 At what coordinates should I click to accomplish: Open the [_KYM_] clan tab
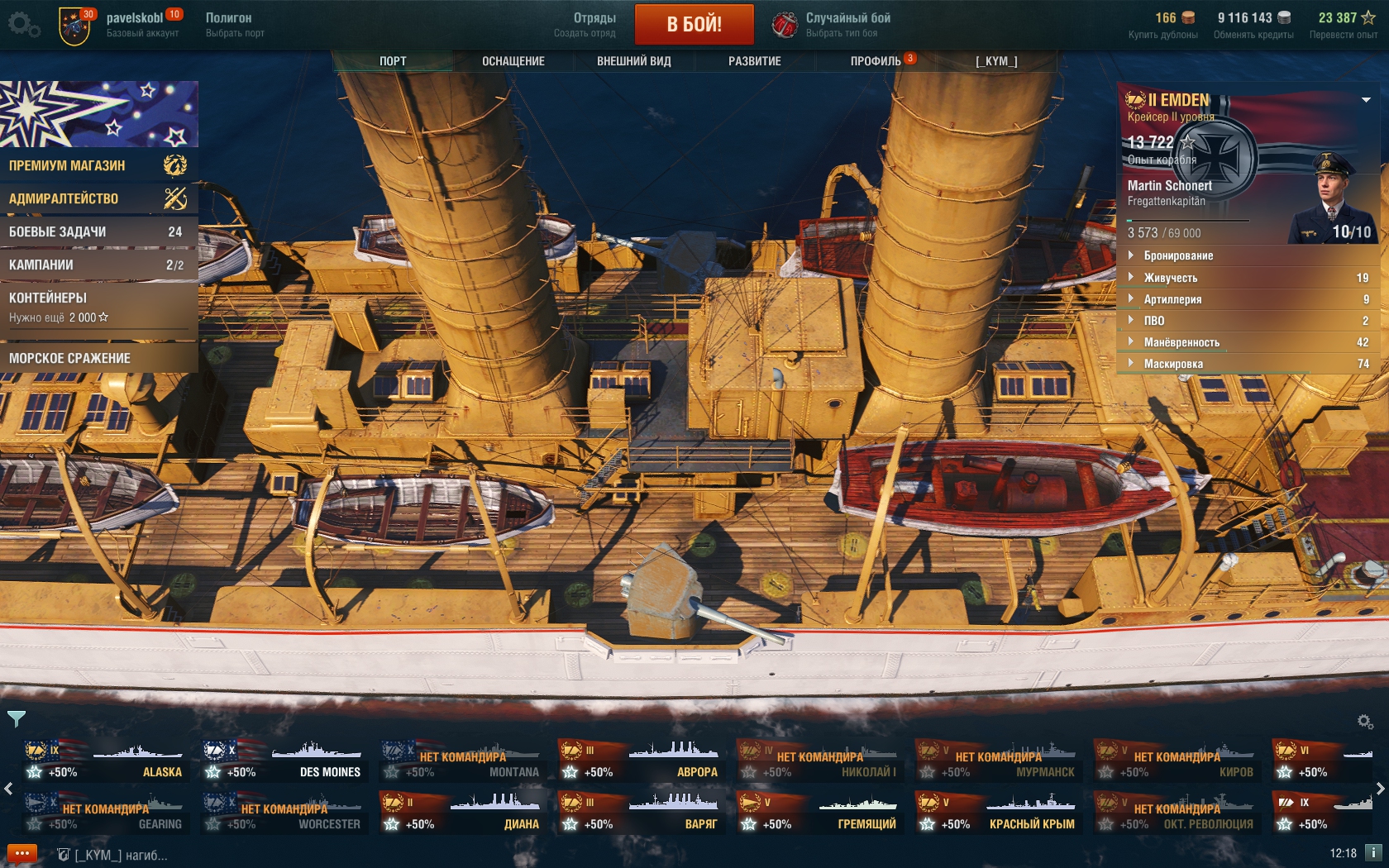(995, 61)
